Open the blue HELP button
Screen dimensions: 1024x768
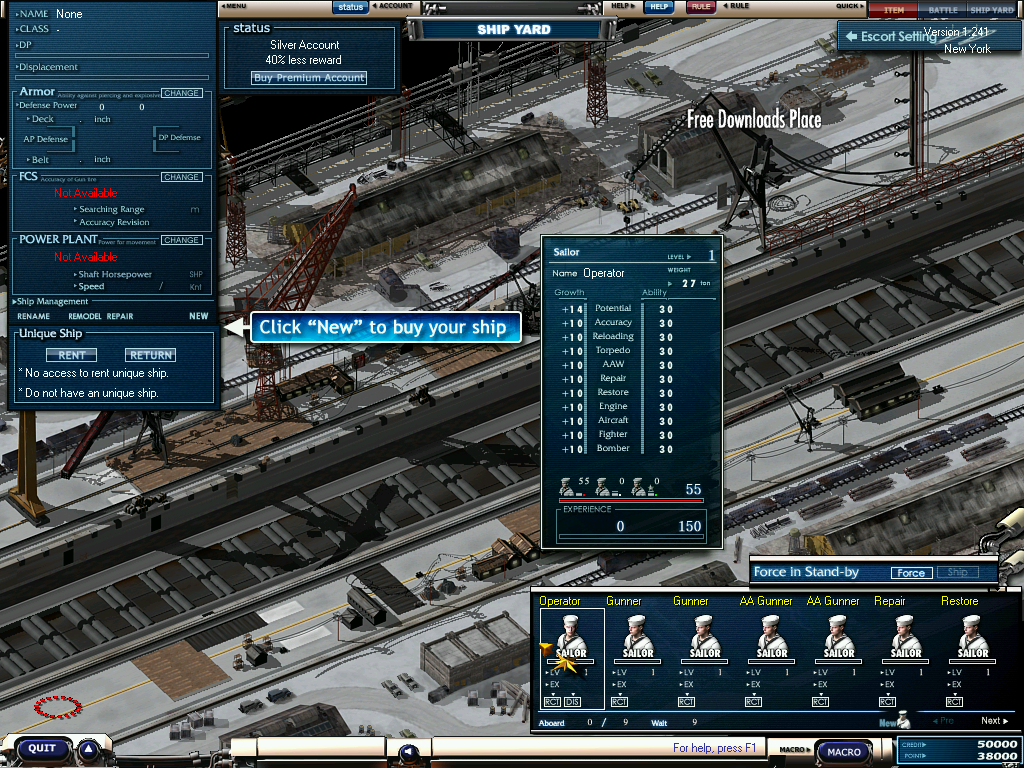click(657, 6)
